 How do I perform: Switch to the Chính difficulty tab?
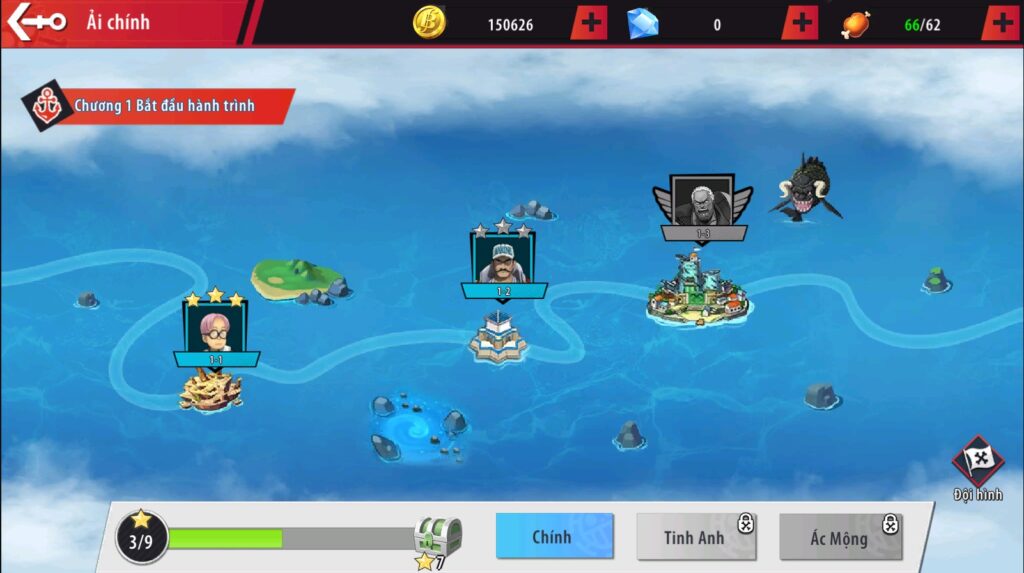point(554,537)
